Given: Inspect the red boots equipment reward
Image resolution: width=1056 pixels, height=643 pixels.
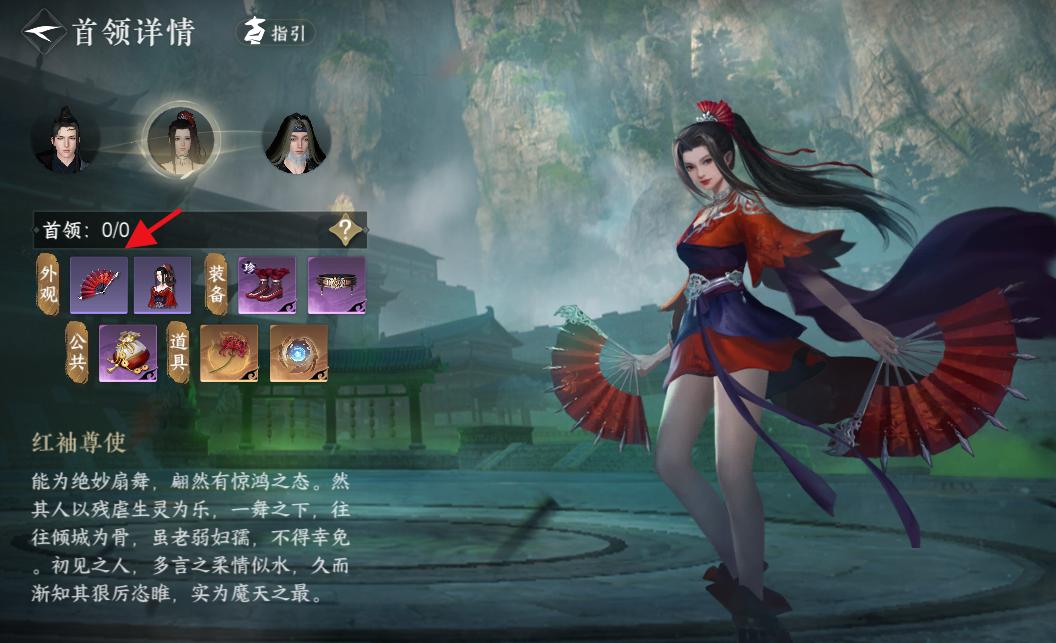Looking at the screenshot, I should tap(267, 286).
